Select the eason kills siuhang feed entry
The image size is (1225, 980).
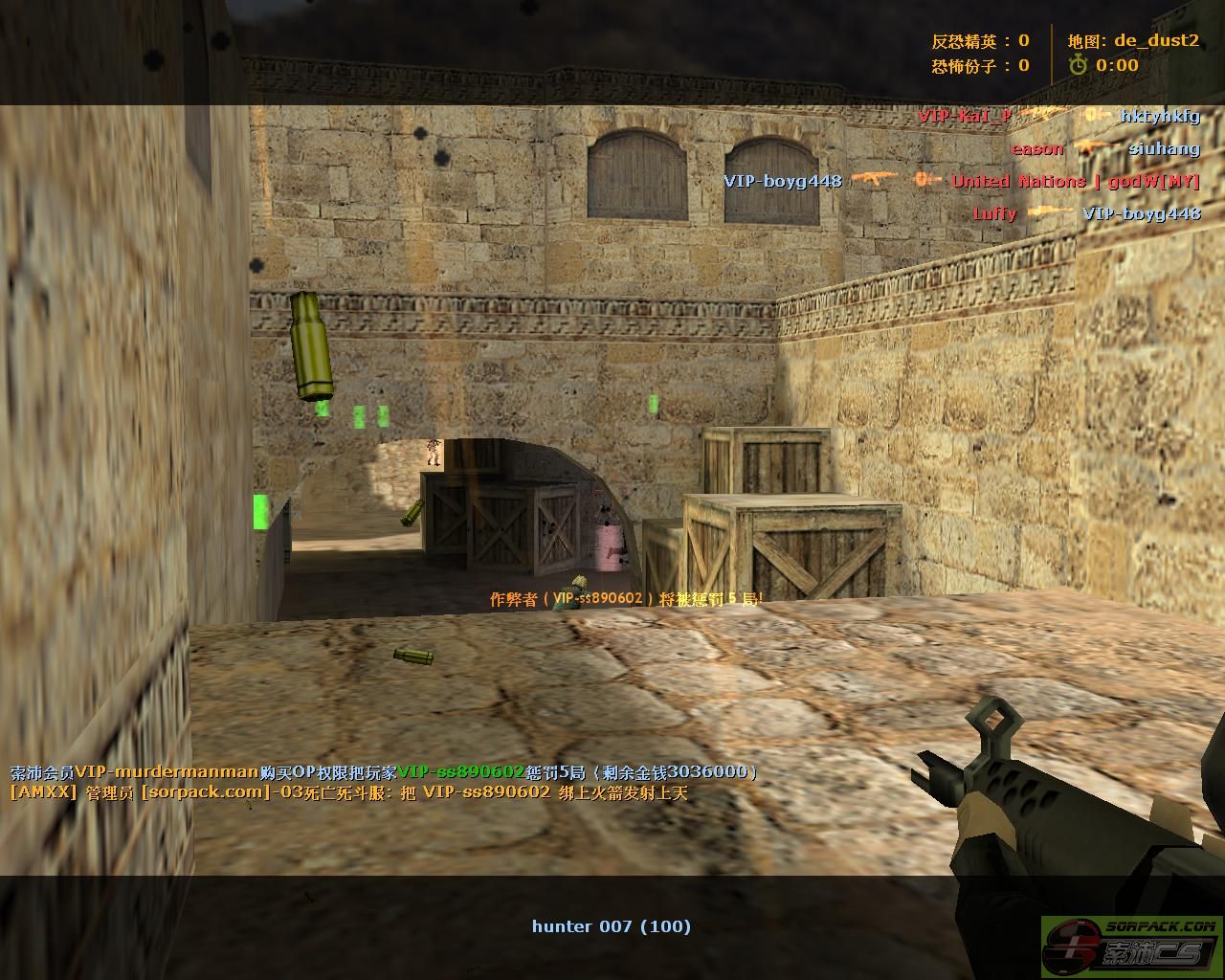point(1104,148)
